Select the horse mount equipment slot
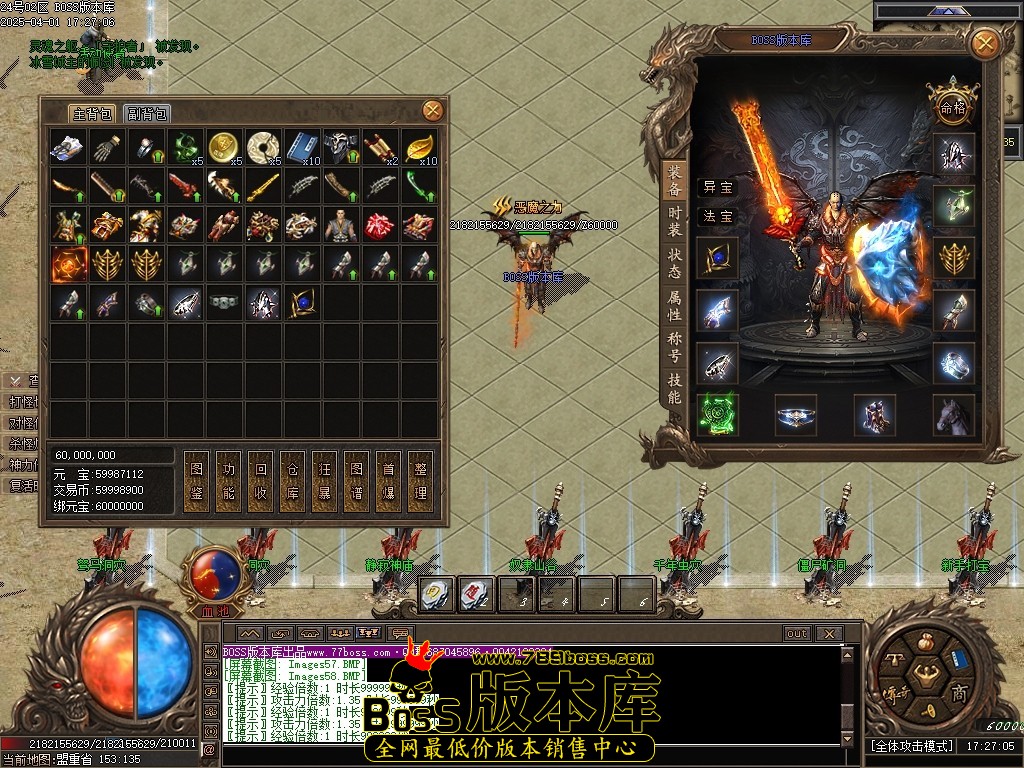 coord(953,414)
